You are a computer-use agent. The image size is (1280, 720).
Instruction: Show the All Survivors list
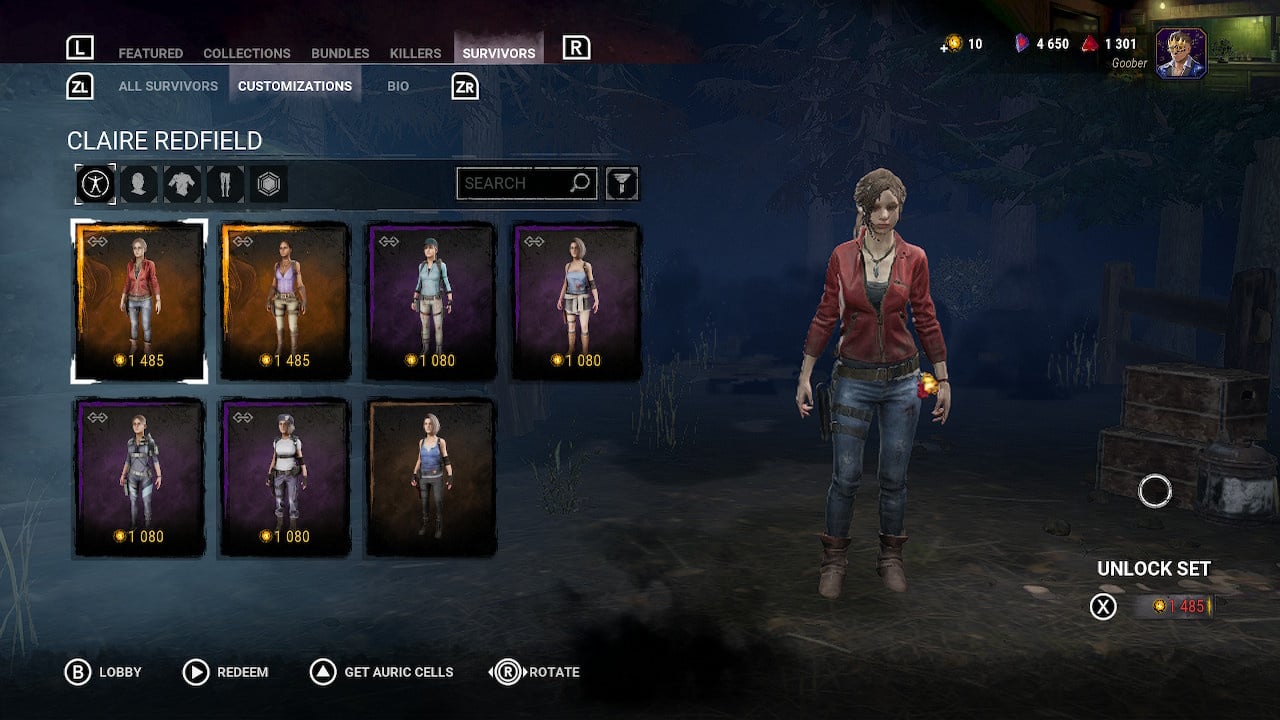pos(168,86)
